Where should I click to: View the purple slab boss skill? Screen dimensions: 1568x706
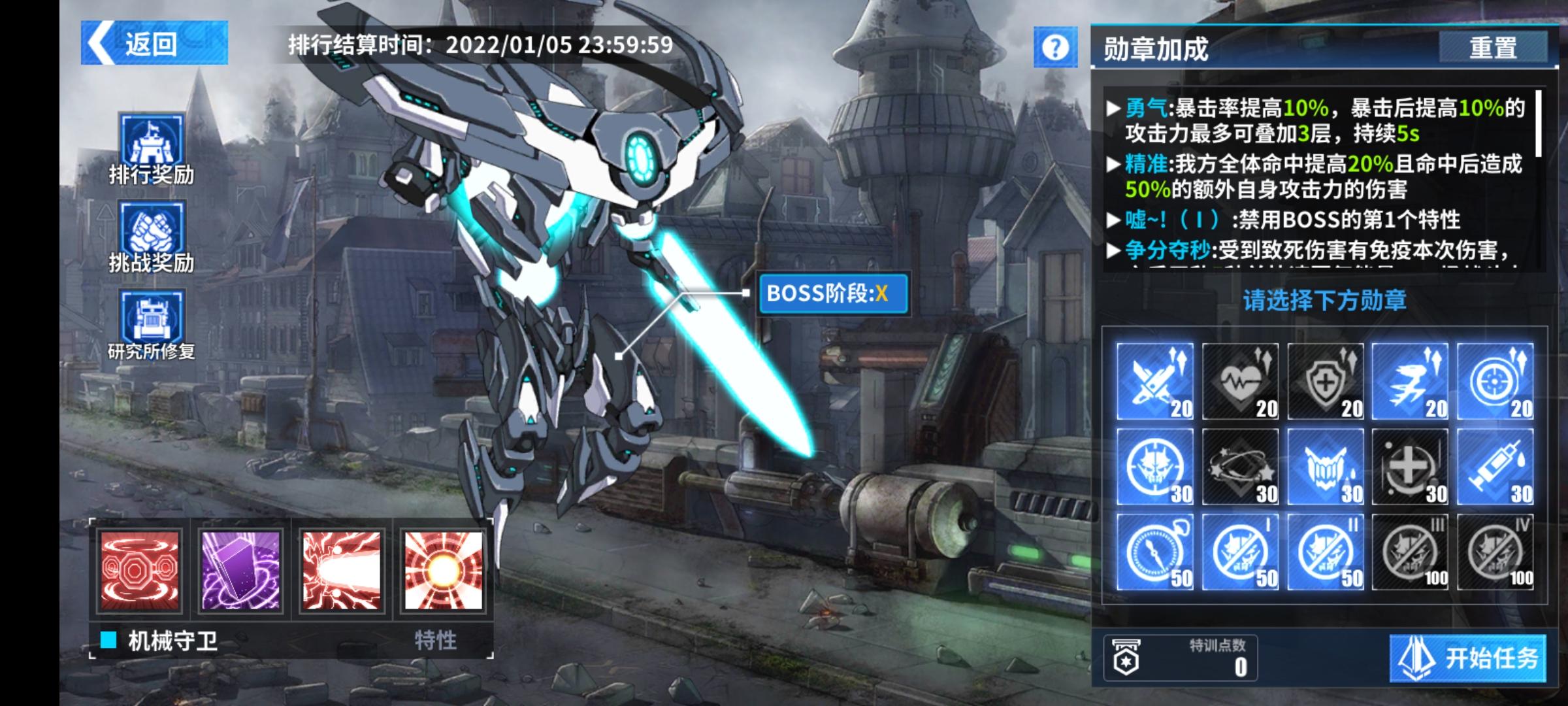[x=240, y=571]
